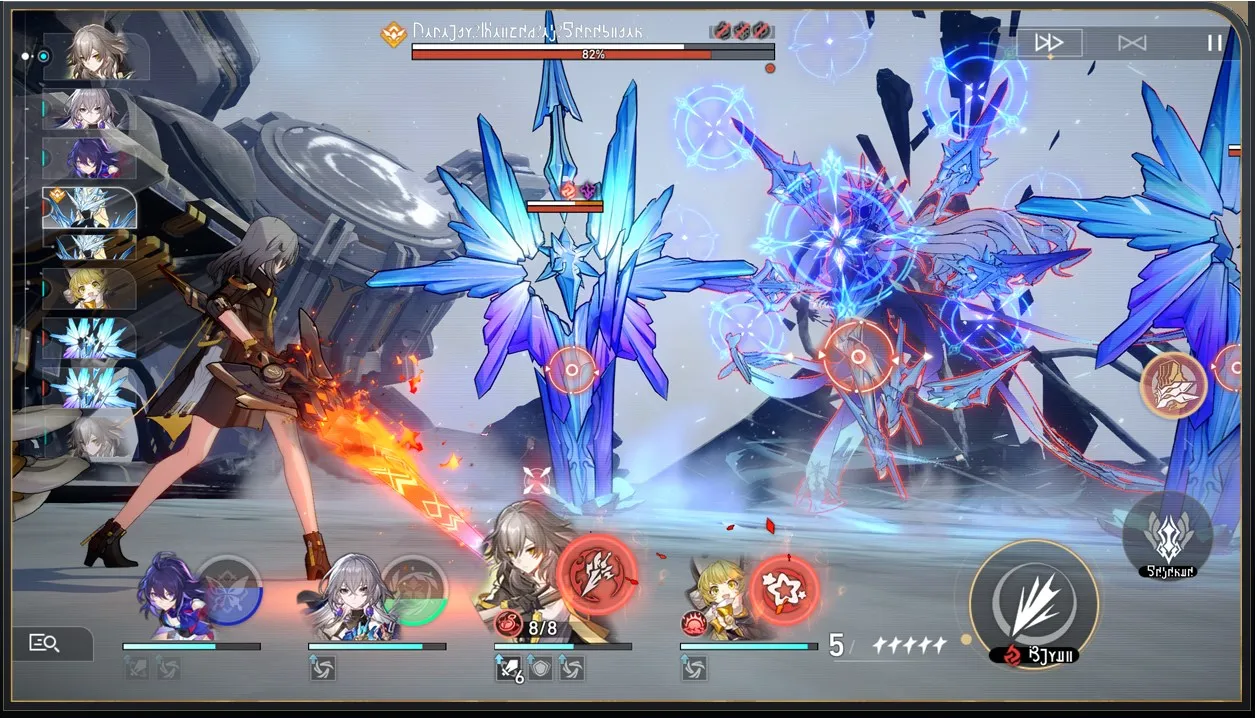The height and width of the screenshot is (718, 1257).
Task: Select the blonde character's turn order portrait
Action: 89,288
